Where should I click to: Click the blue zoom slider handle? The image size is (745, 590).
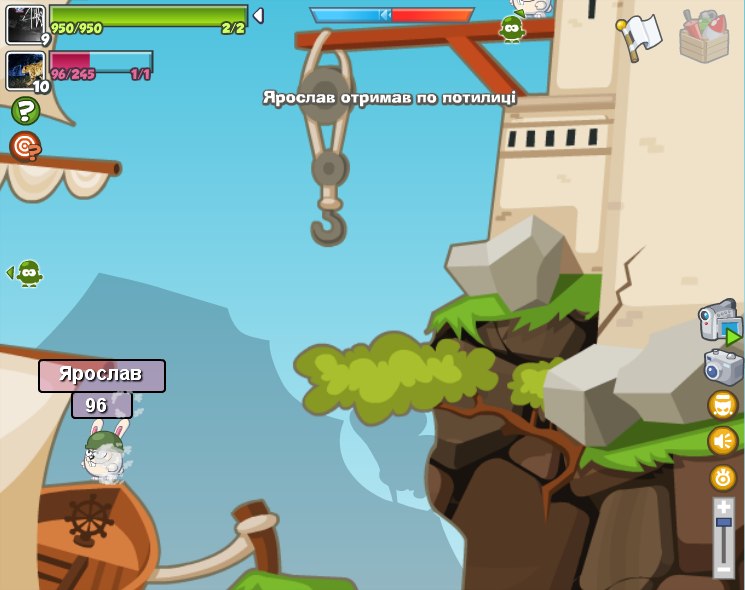coord(724,522)
